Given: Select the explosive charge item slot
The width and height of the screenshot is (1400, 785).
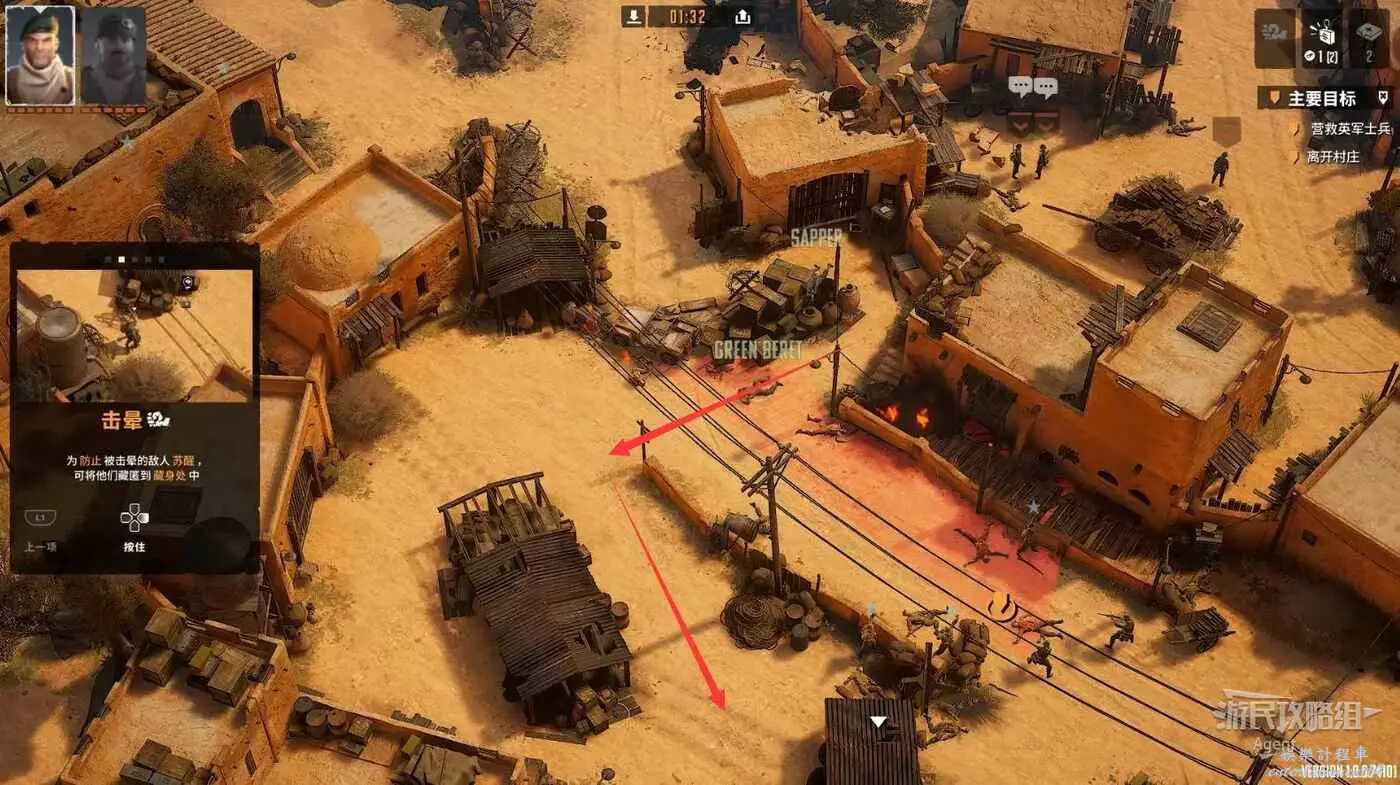Looking at the screenshot, I should 1321,39.
